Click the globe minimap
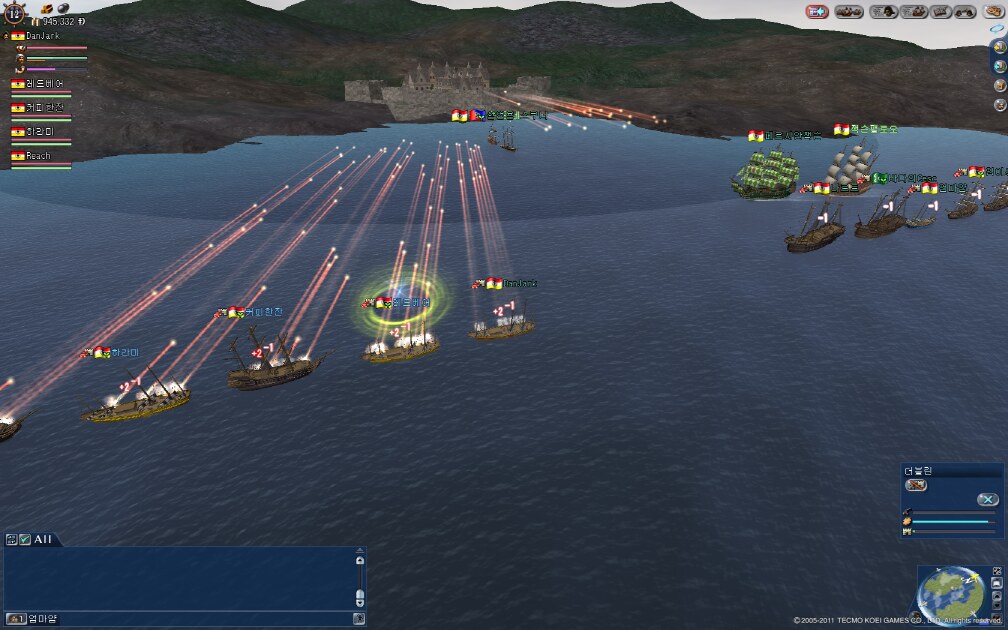Screen dimensions: 1008x630 pyautogui.click(x=950, y=591)
